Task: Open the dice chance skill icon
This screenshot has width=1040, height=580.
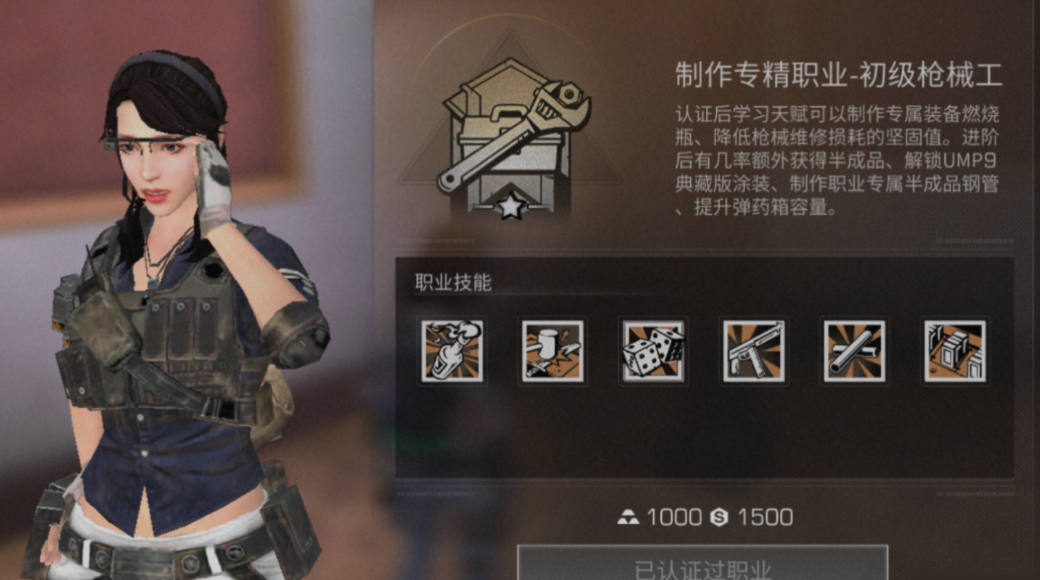Action: pyautogui.click(x=653, y=351)
